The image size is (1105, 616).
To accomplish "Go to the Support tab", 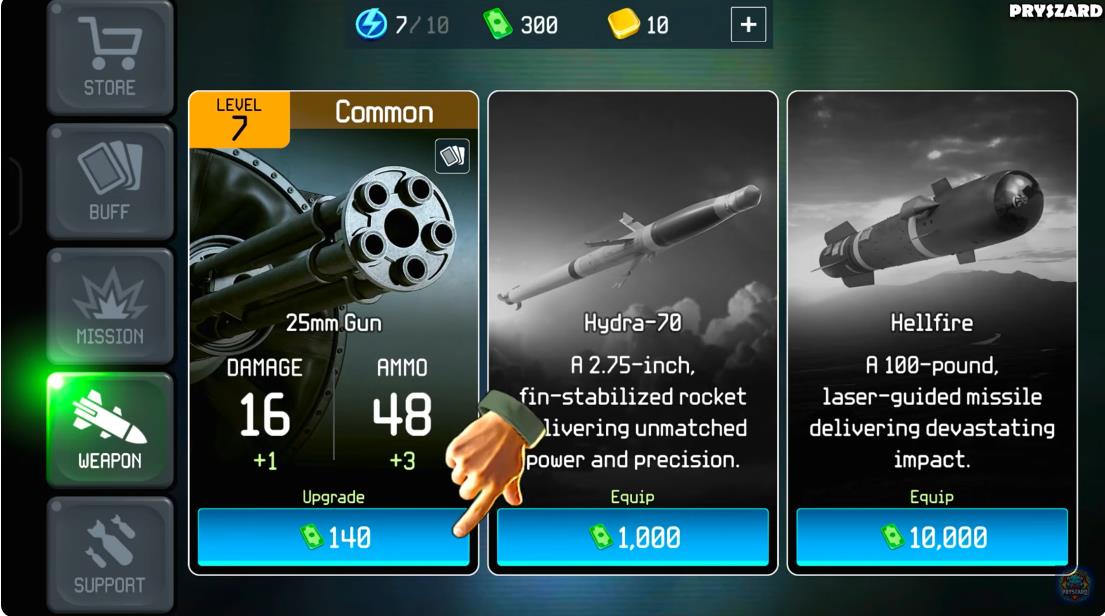I will point(109,554).
